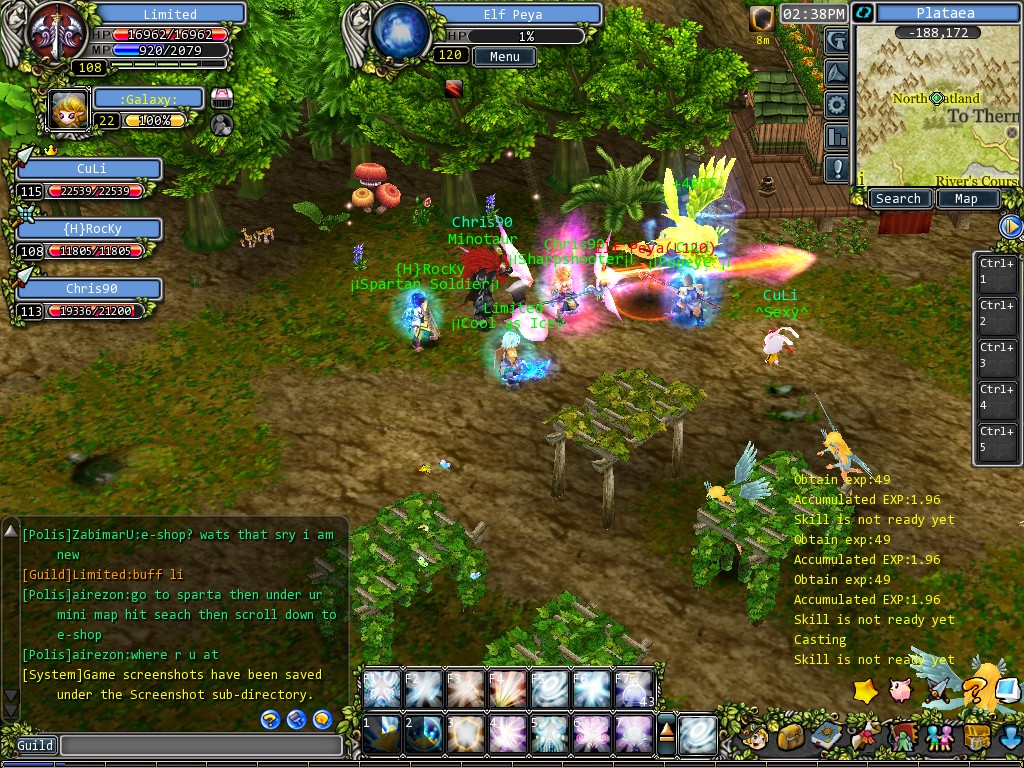Open the world Map button

pyautogui.click(x=966, y=199)
